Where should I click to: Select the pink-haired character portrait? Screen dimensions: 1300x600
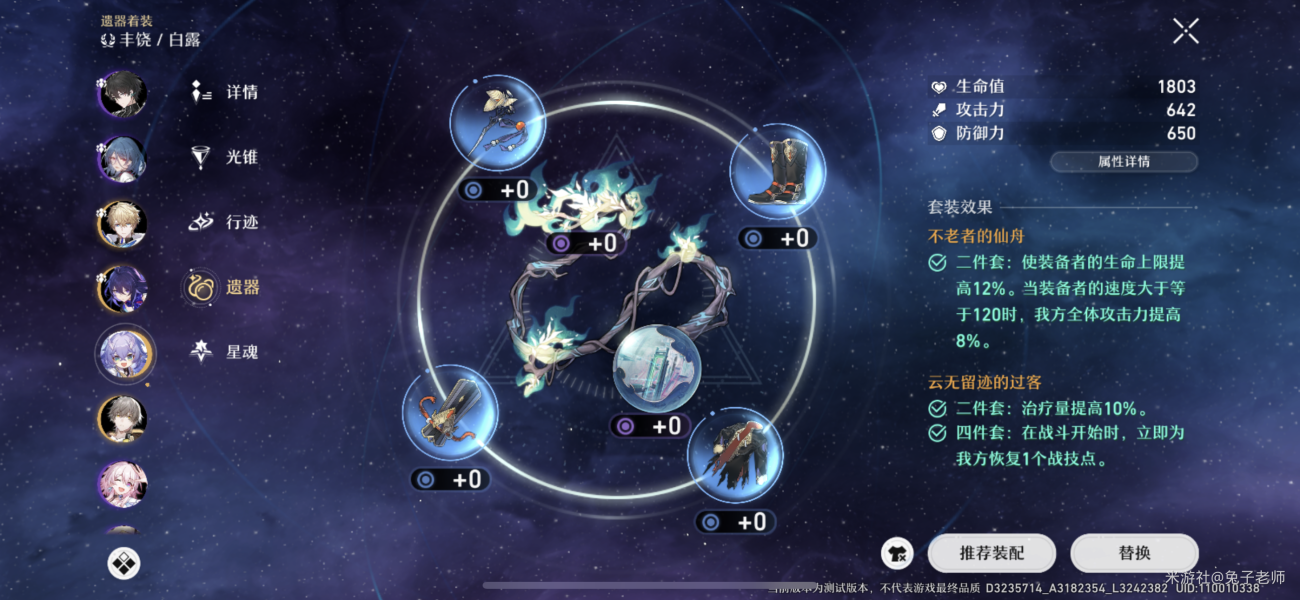pyautogui.click(x=124, y=484)
